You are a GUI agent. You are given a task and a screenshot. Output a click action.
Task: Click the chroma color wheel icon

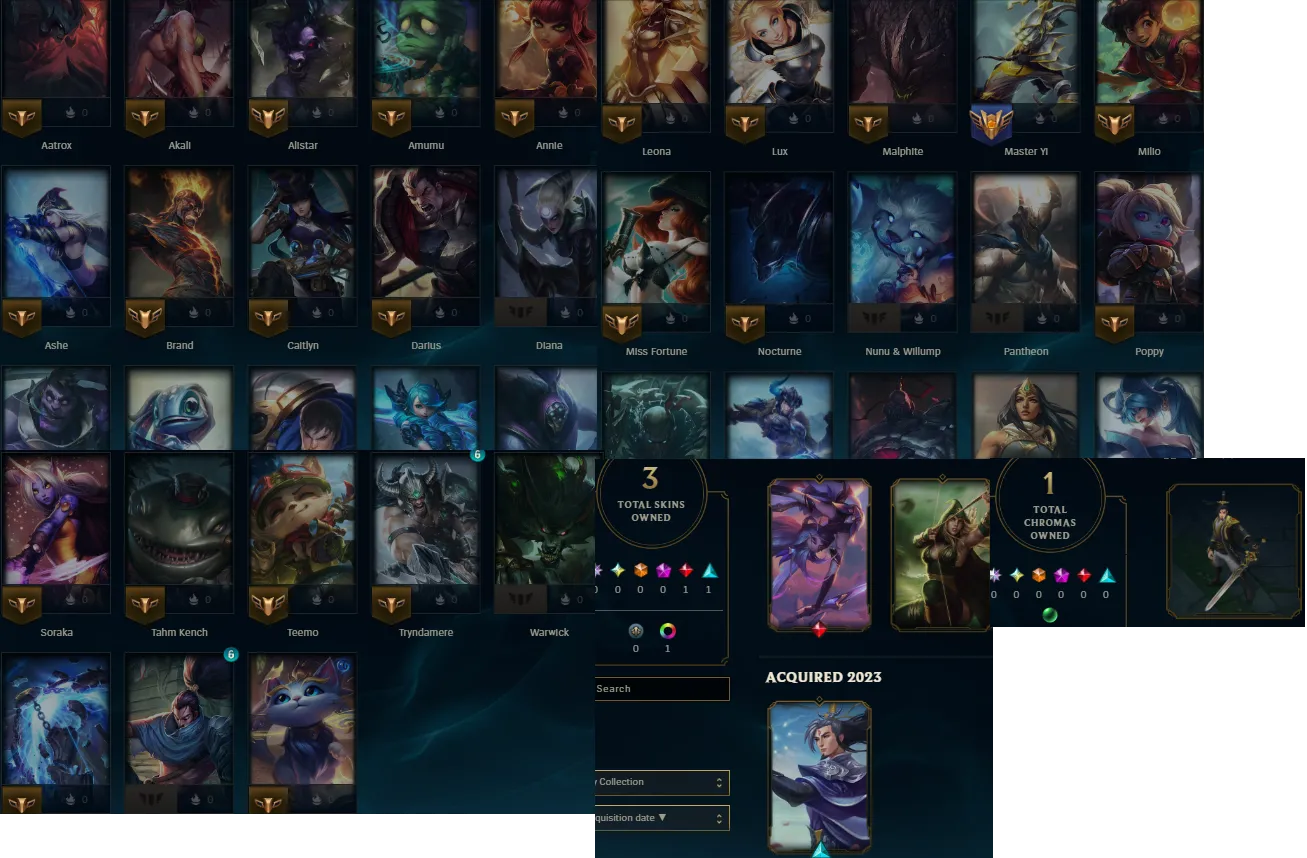[x=666, y=631]
